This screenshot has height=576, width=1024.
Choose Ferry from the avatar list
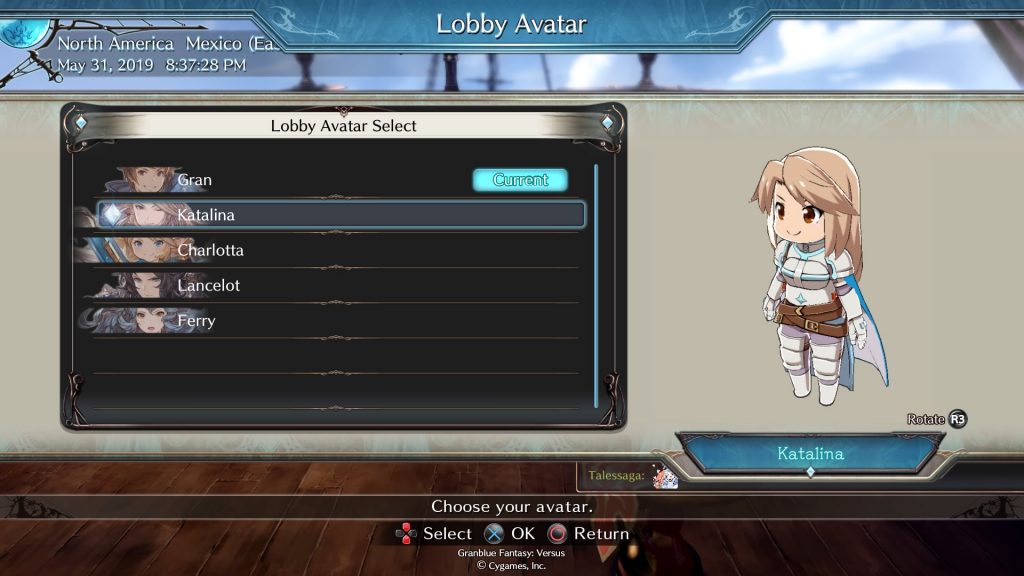pos(330,321)
